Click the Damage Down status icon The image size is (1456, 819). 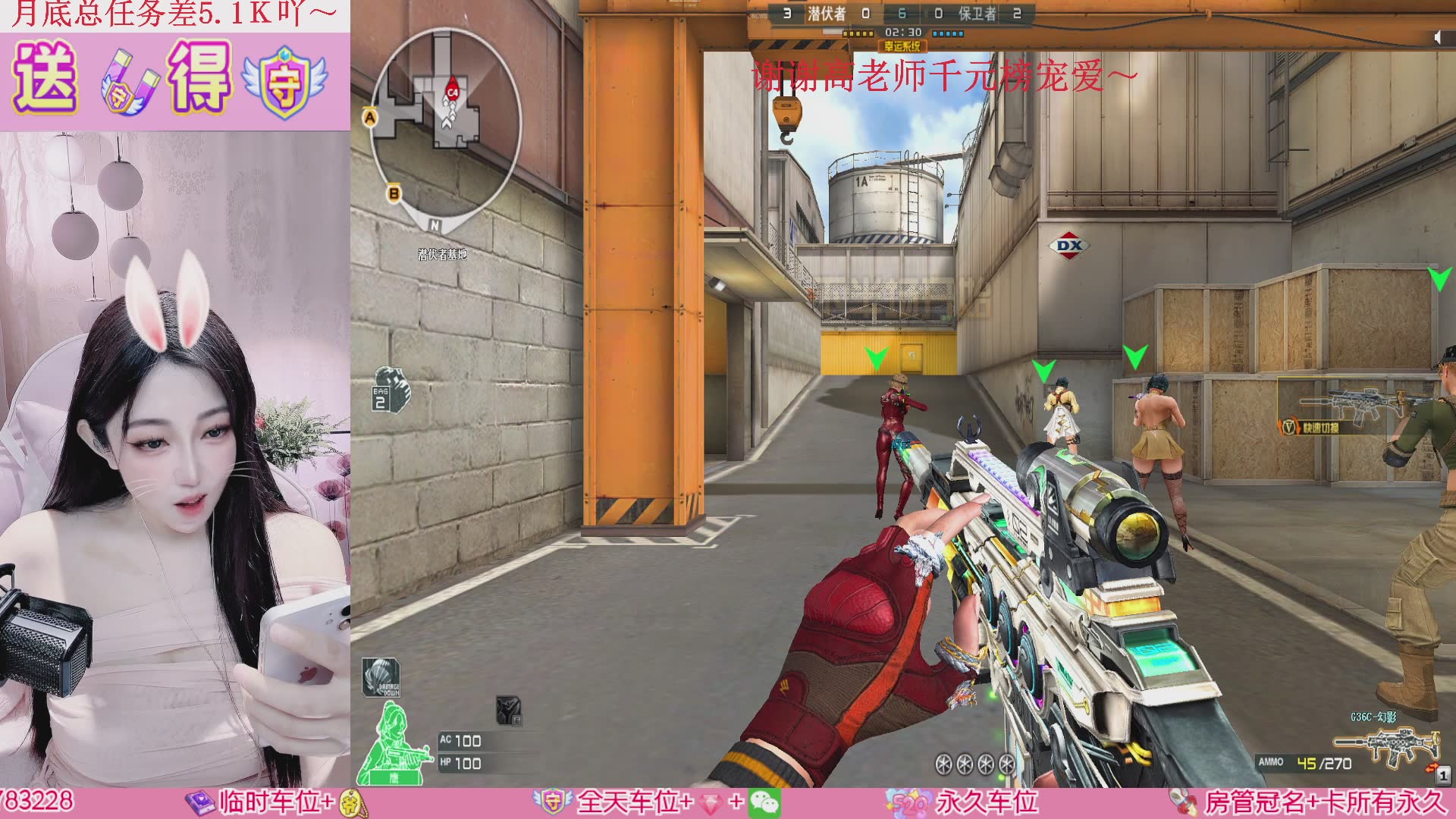tap(381, 677)
